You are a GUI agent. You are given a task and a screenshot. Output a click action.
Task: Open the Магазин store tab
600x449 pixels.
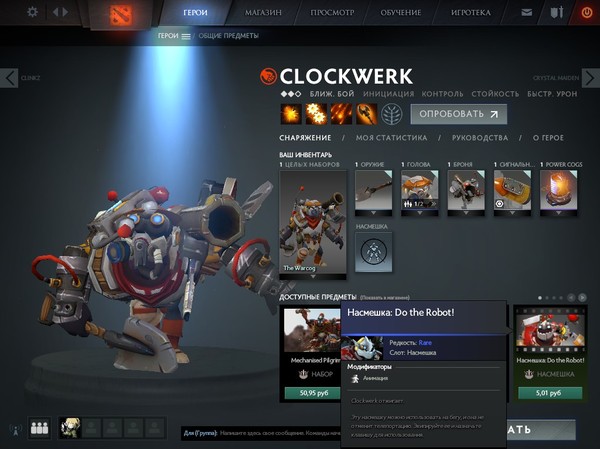click(264, 13)
